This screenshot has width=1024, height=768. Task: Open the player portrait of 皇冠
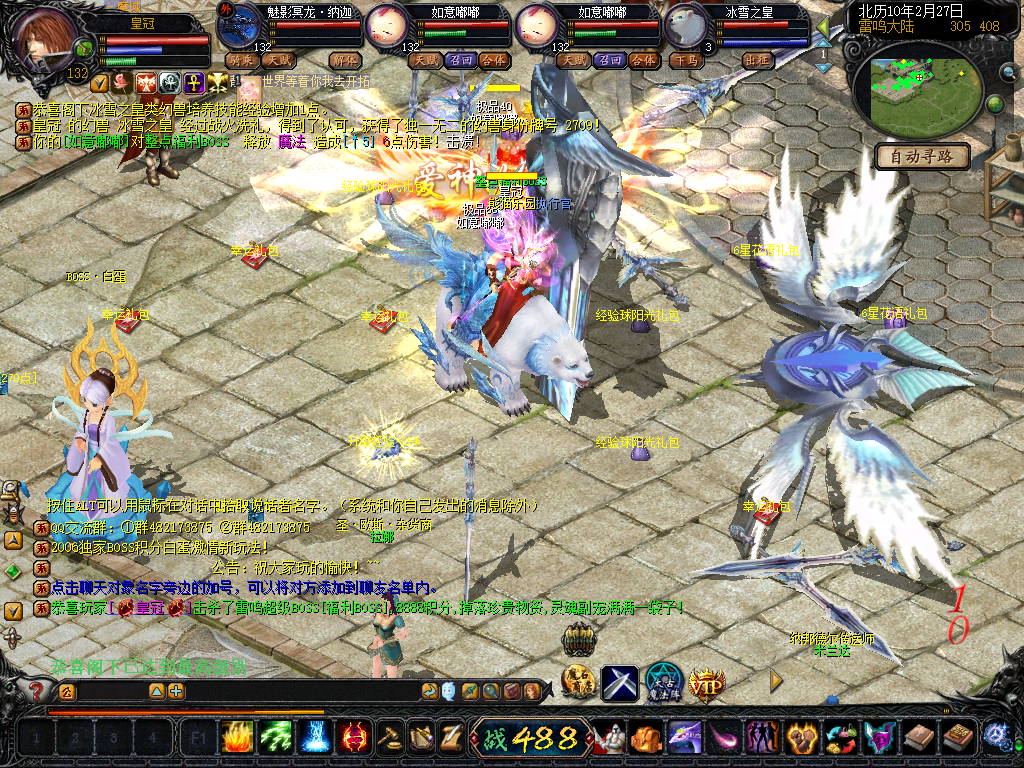pos(45,37)
